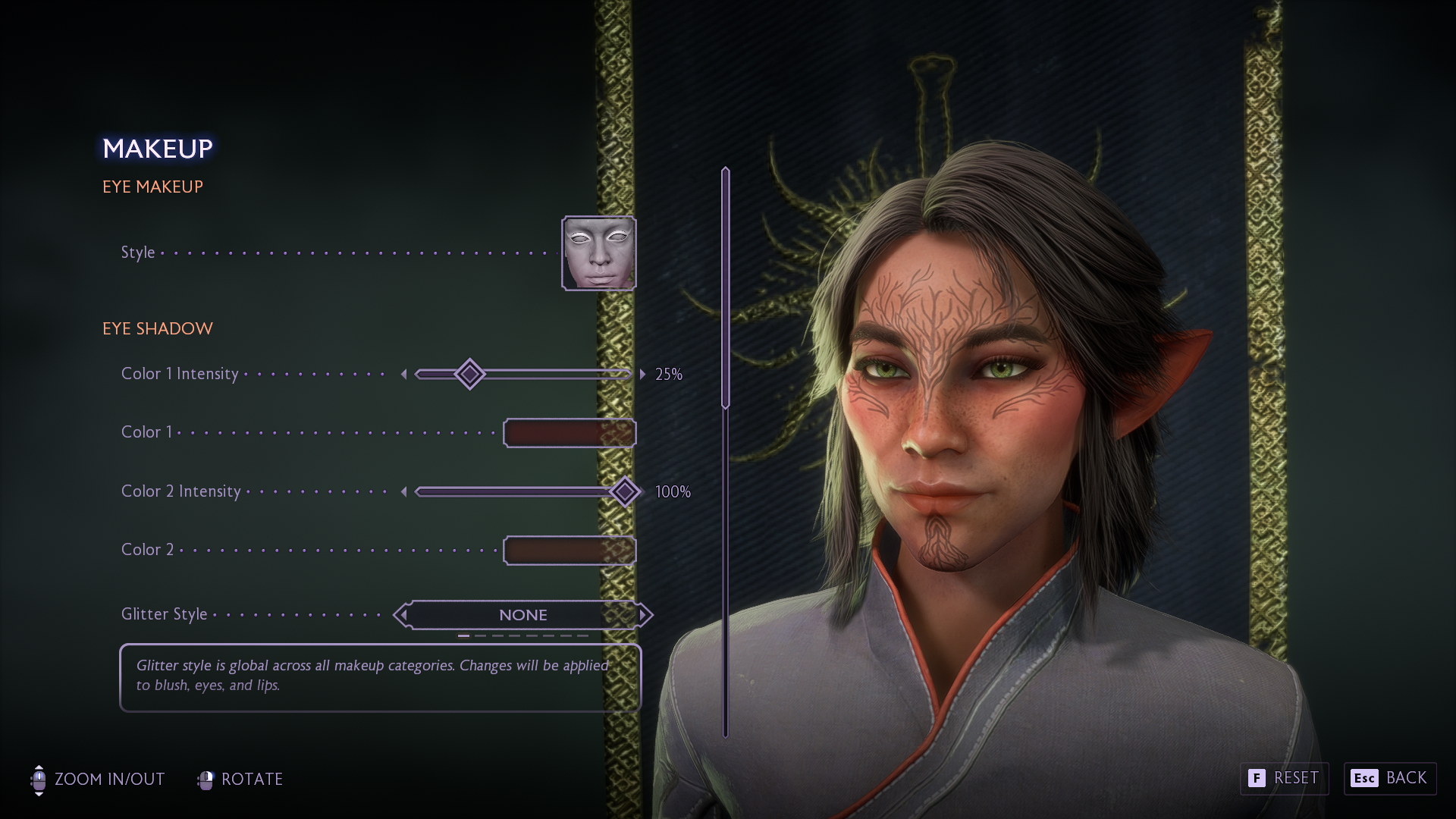
Task: Lower Color 2 Intensity with left arrow
Action: [404, 492]
